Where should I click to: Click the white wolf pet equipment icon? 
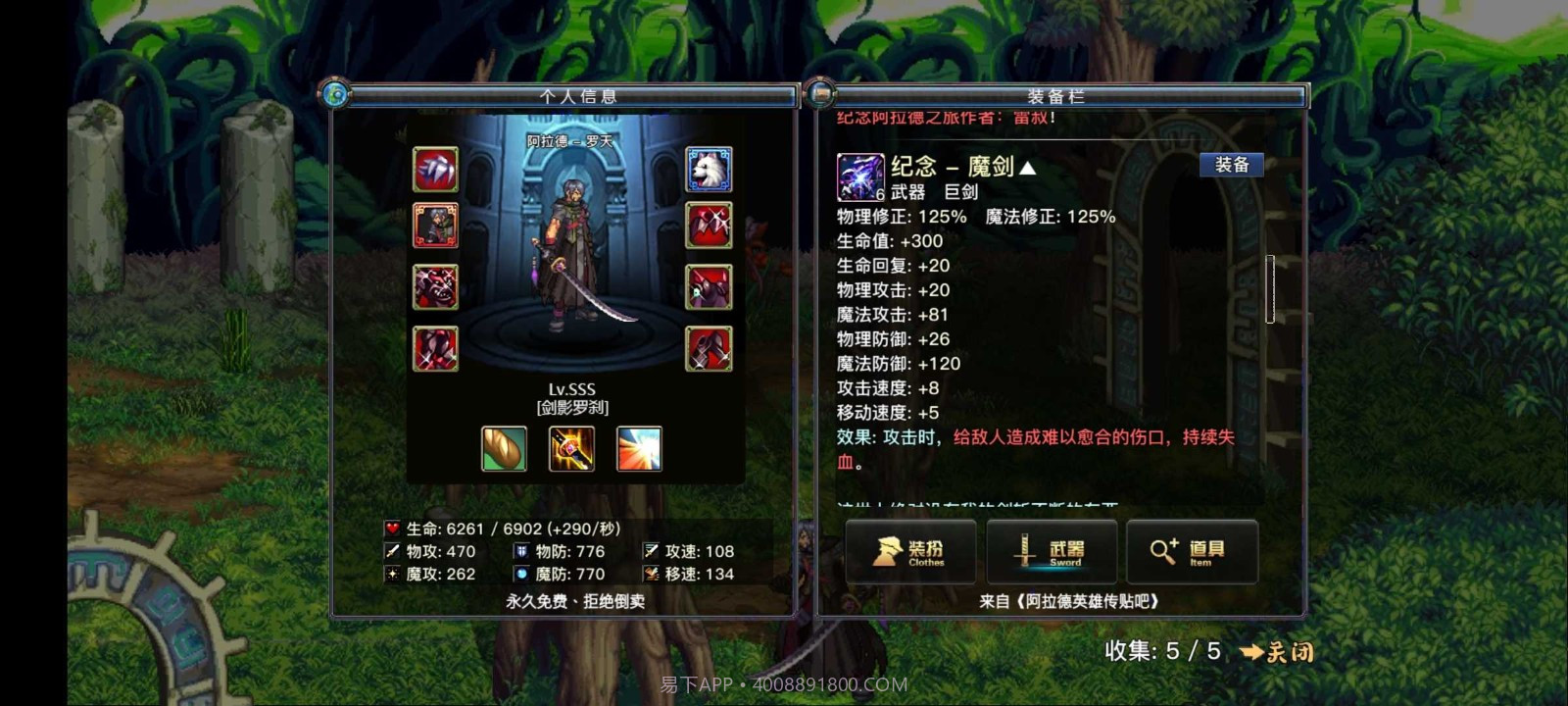(710, 169)
